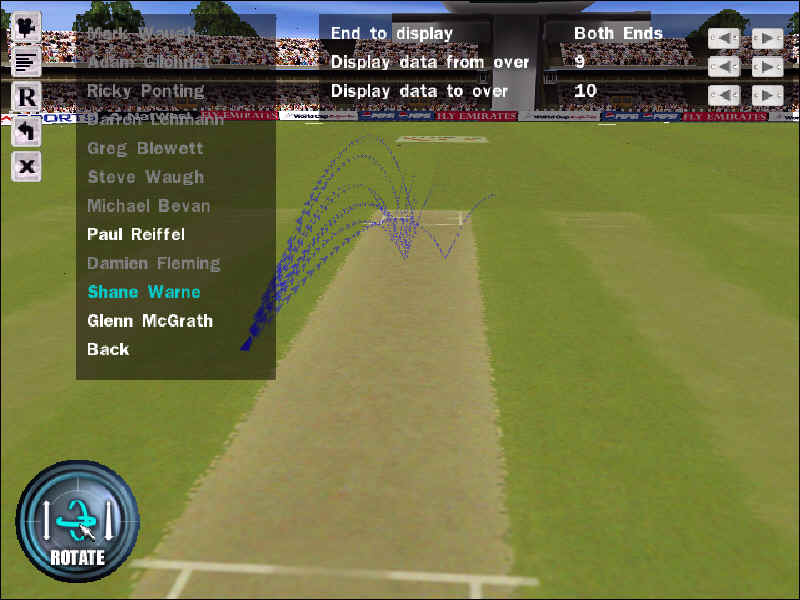Screen dimensions: 800x600
Task: Choose Damien Fleming from the list
Action: pos(153,264)
